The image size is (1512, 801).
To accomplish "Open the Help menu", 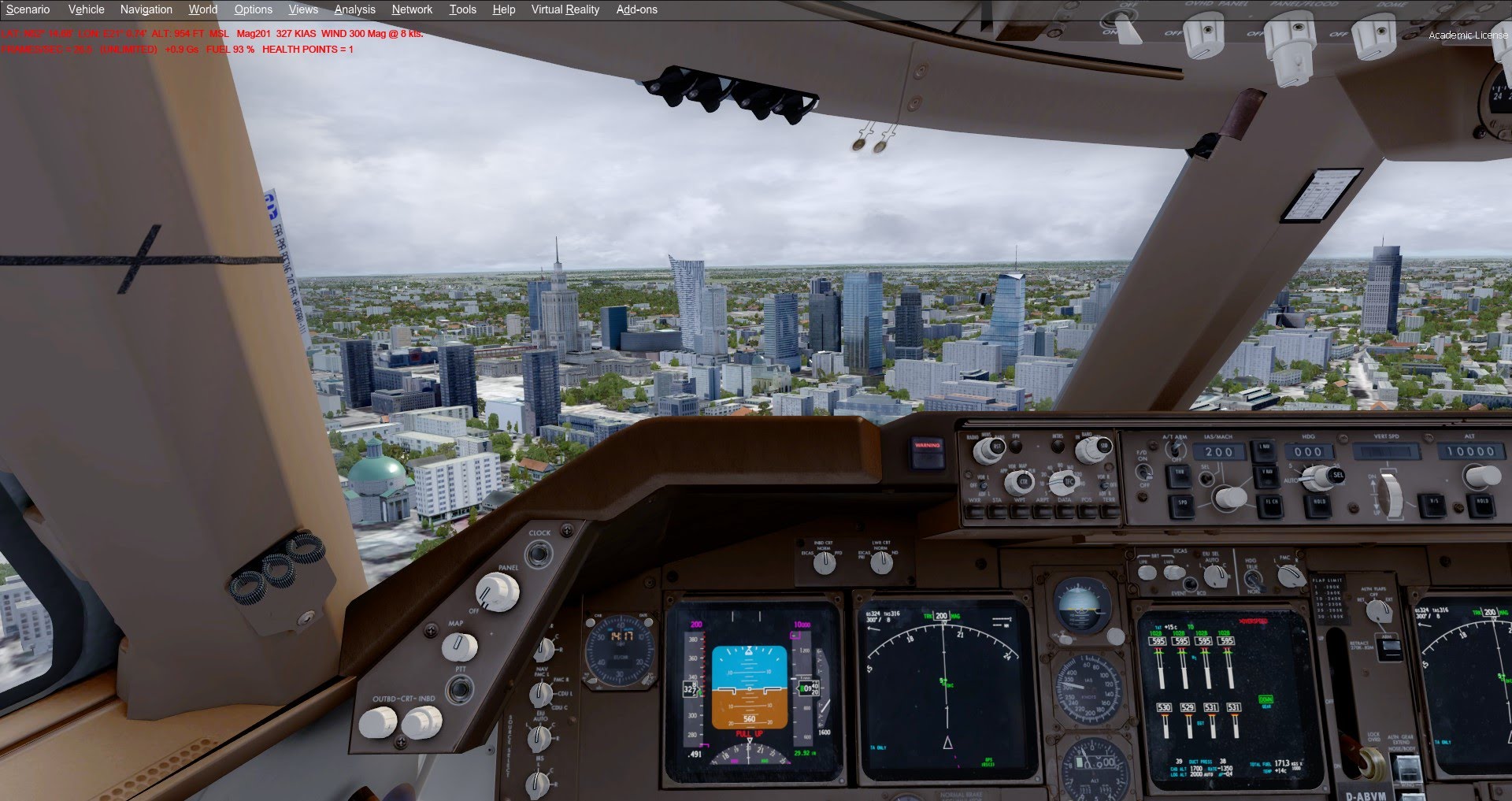I will 503,9.
